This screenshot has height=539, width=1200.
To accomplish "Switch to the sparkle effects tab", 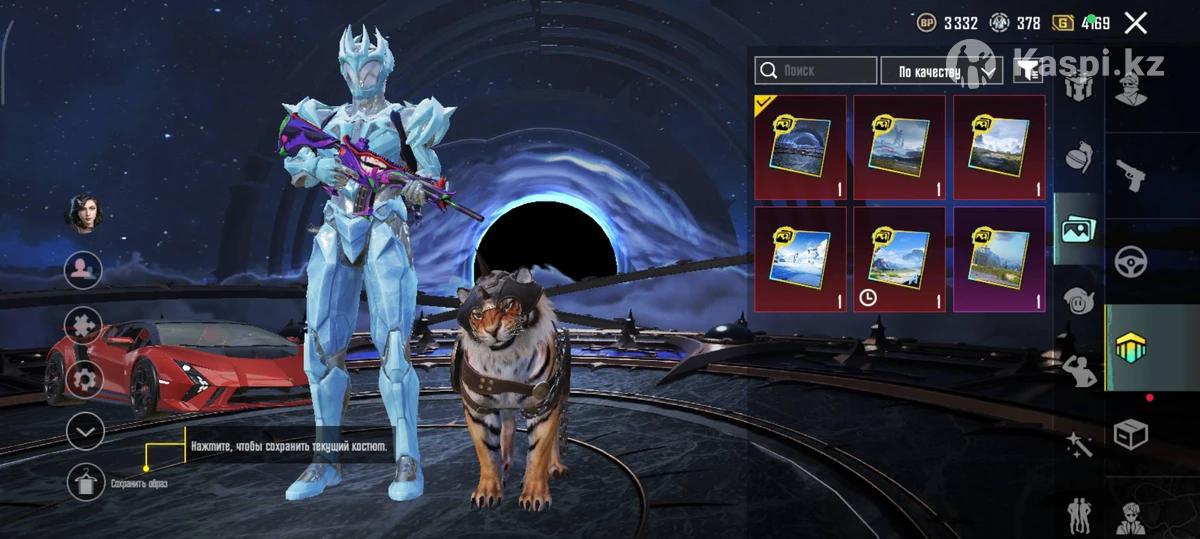I will (1079, 444).
